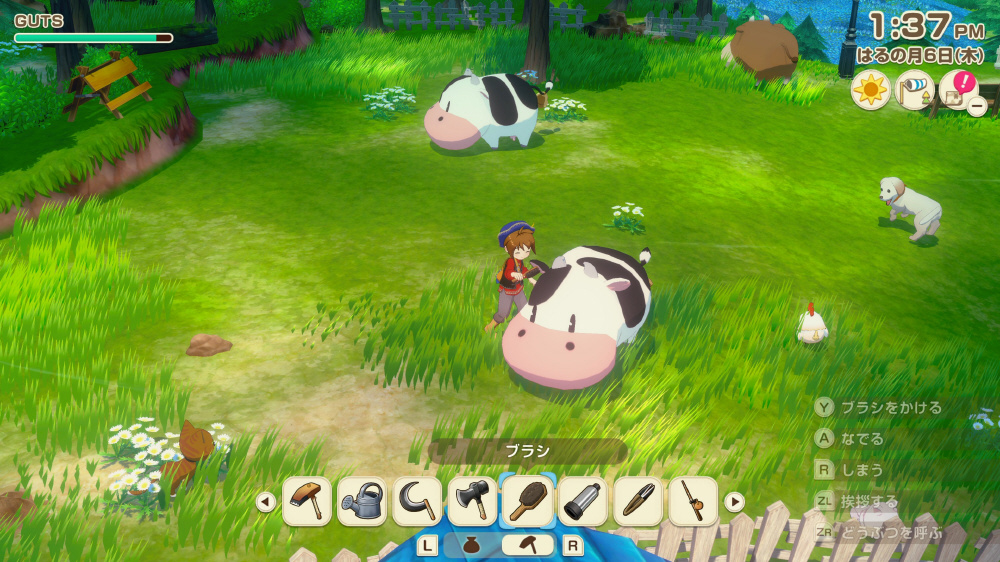1000x562 pixels.
Task: Open the sunny weather icon
Action: point(870,91)
